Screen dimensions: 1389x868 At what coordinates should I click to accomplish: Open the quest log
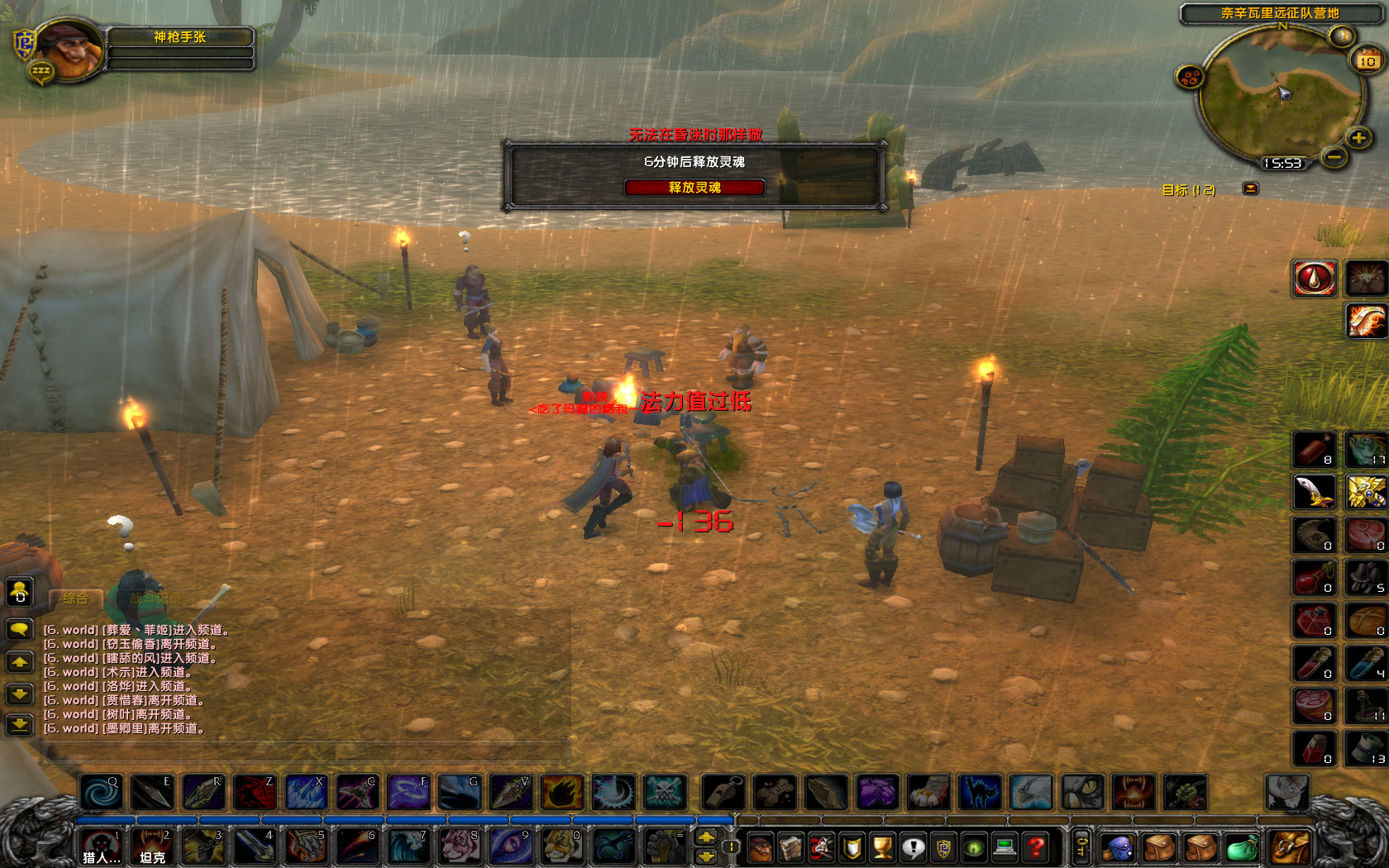pos(913,846)
